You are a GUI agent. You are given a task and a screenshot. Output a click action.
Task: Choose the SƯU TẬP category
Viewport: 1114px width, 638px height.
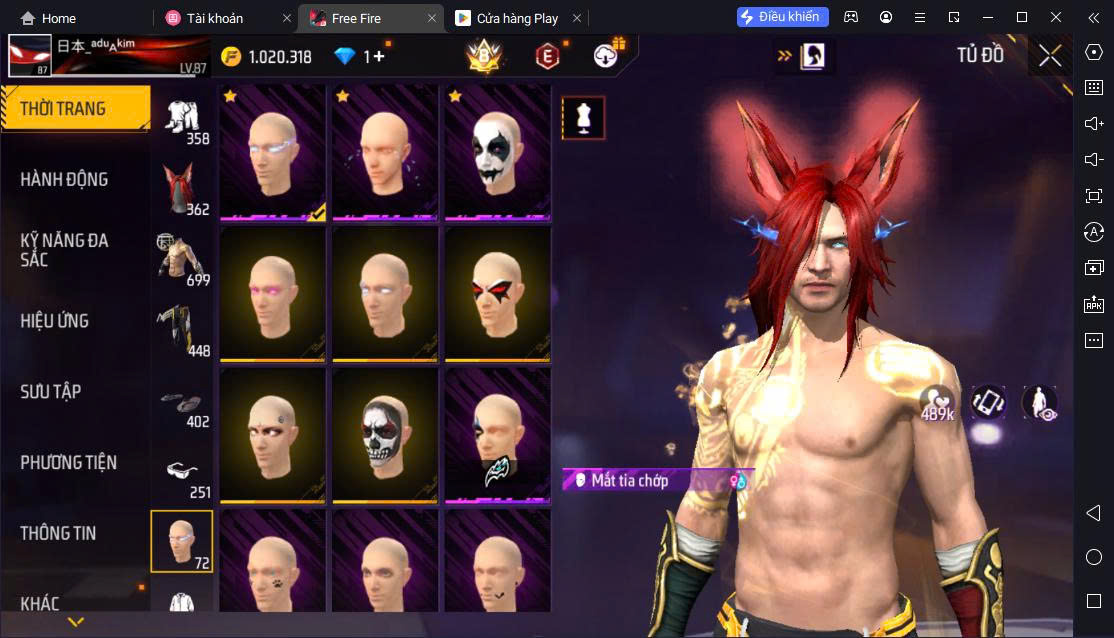(51, 392)
